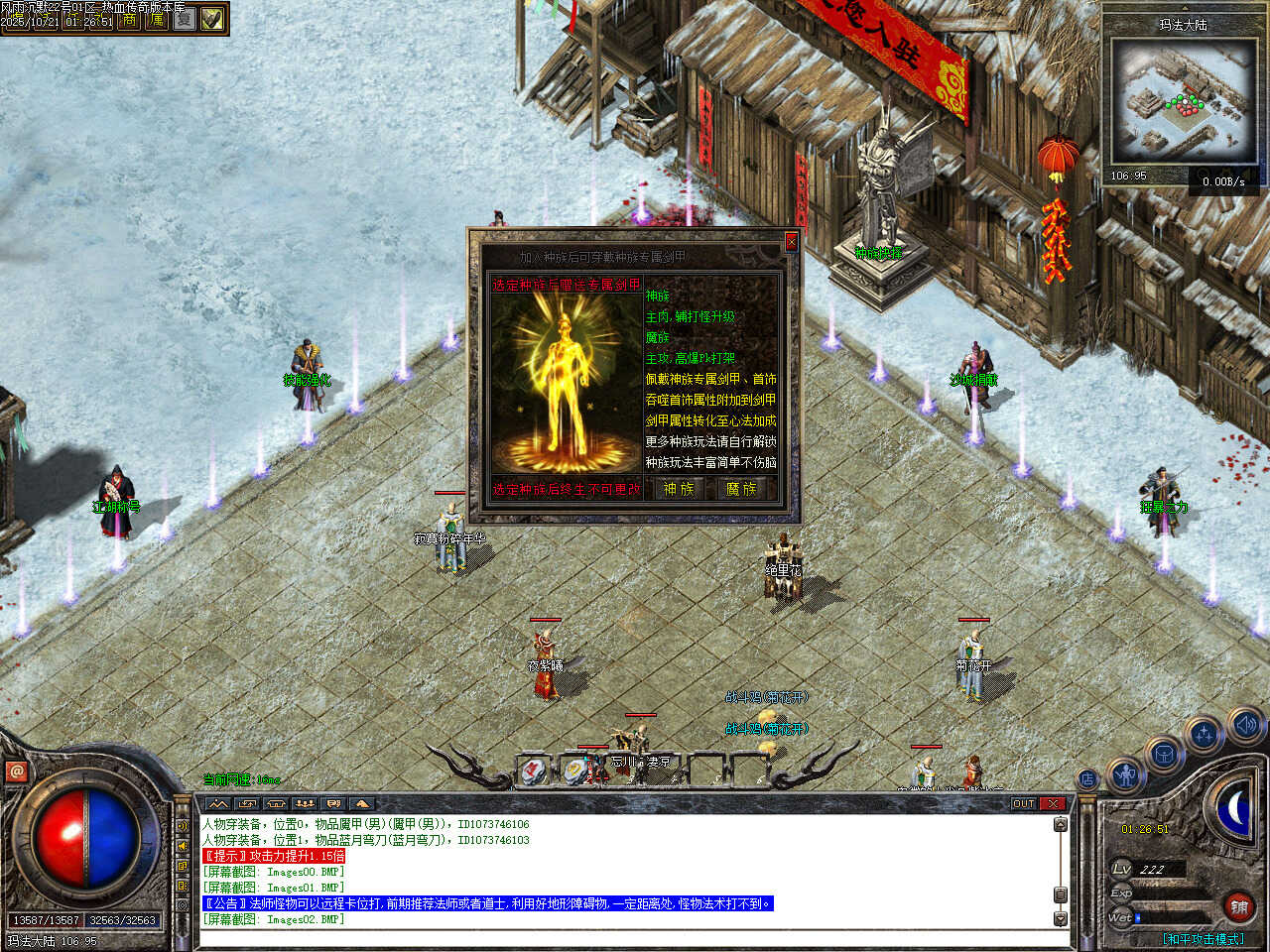Select the mountain-shaped first chat channel tab
The image size is (1270, 952).
pyautogui.click(x=218, y=803)
